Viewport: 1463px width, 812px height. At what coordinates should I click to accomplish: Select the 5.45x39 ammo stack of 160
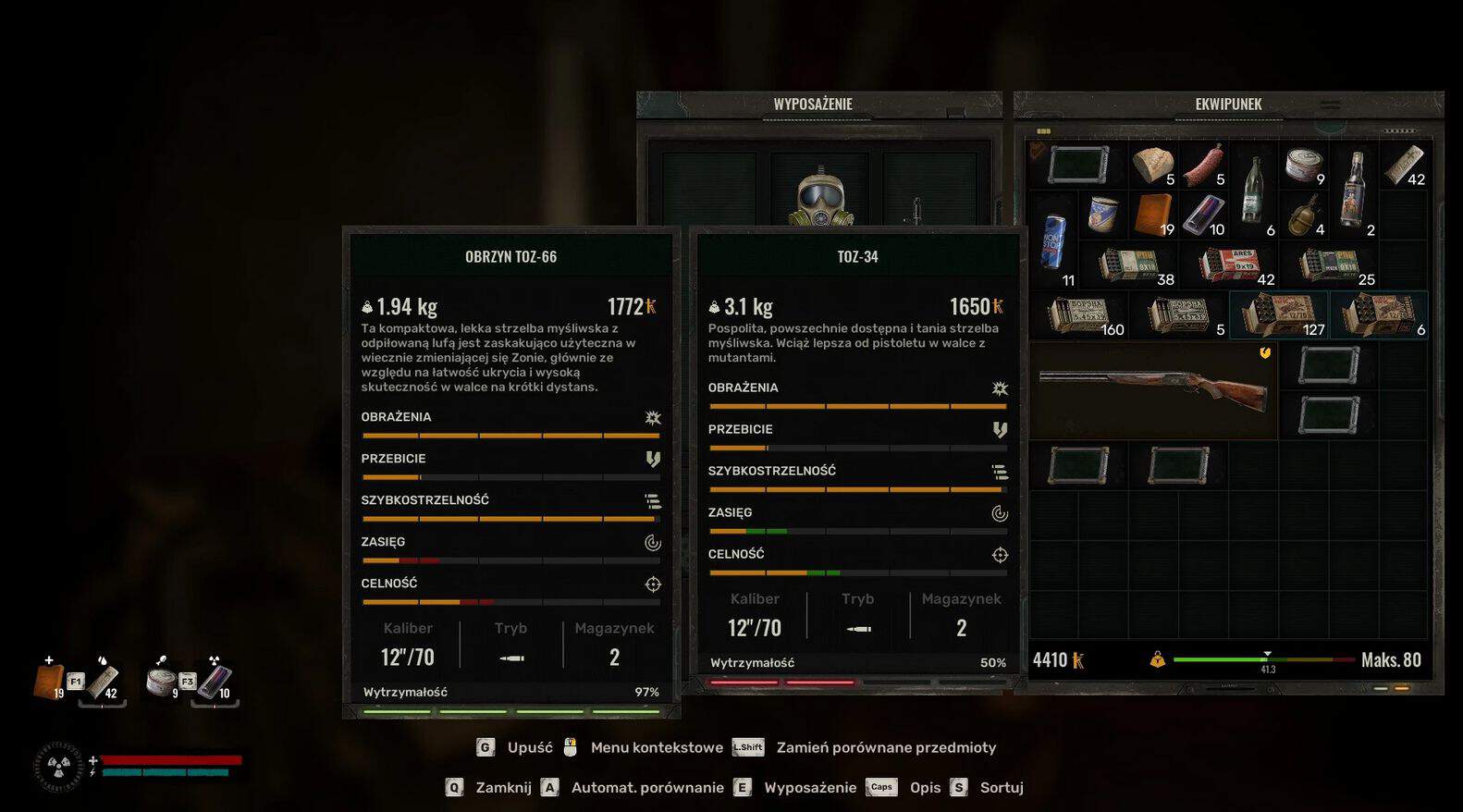click(x=1078, y=315)
